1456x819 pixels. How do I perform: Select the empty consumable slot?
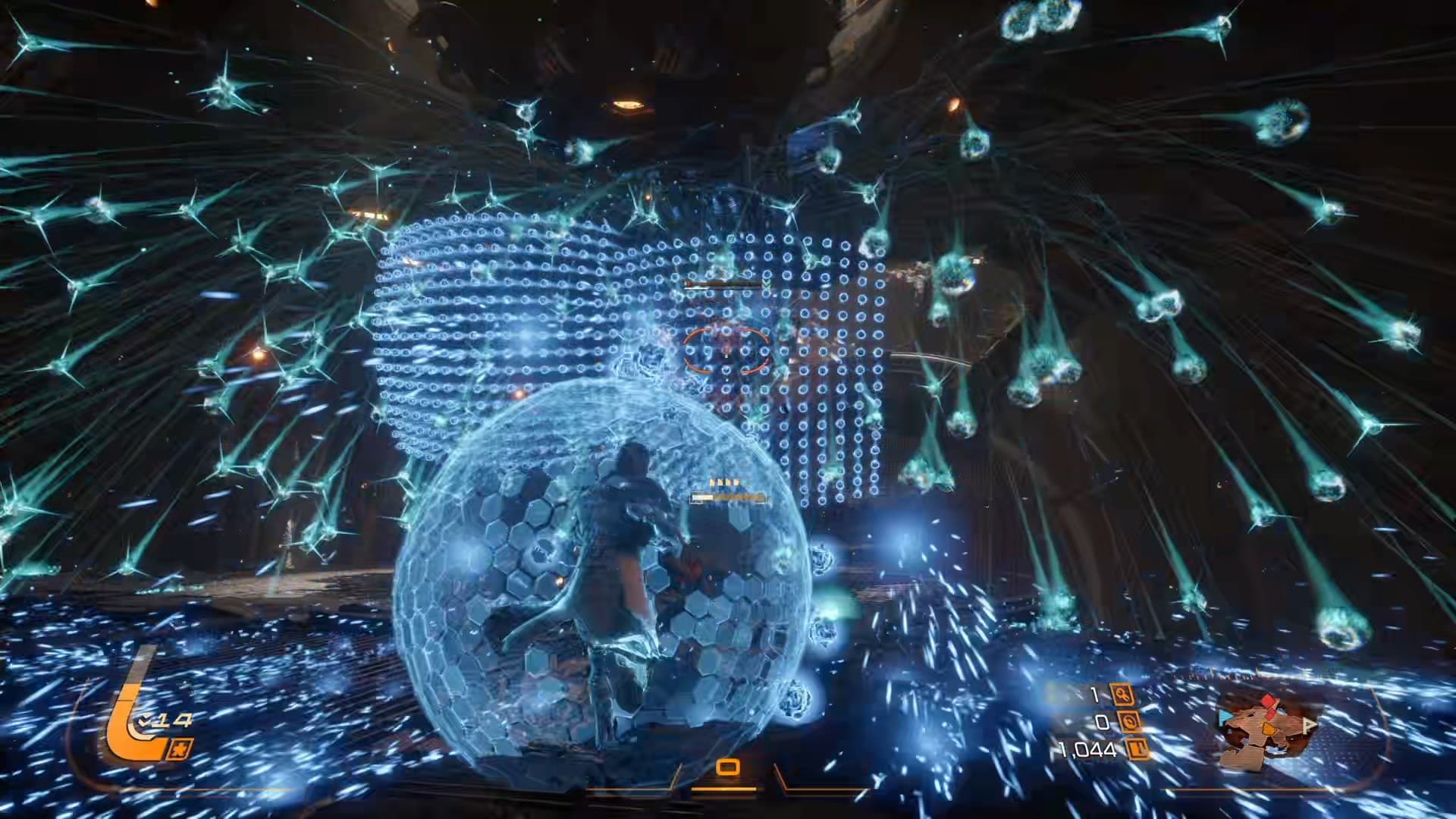coord(727,767)
